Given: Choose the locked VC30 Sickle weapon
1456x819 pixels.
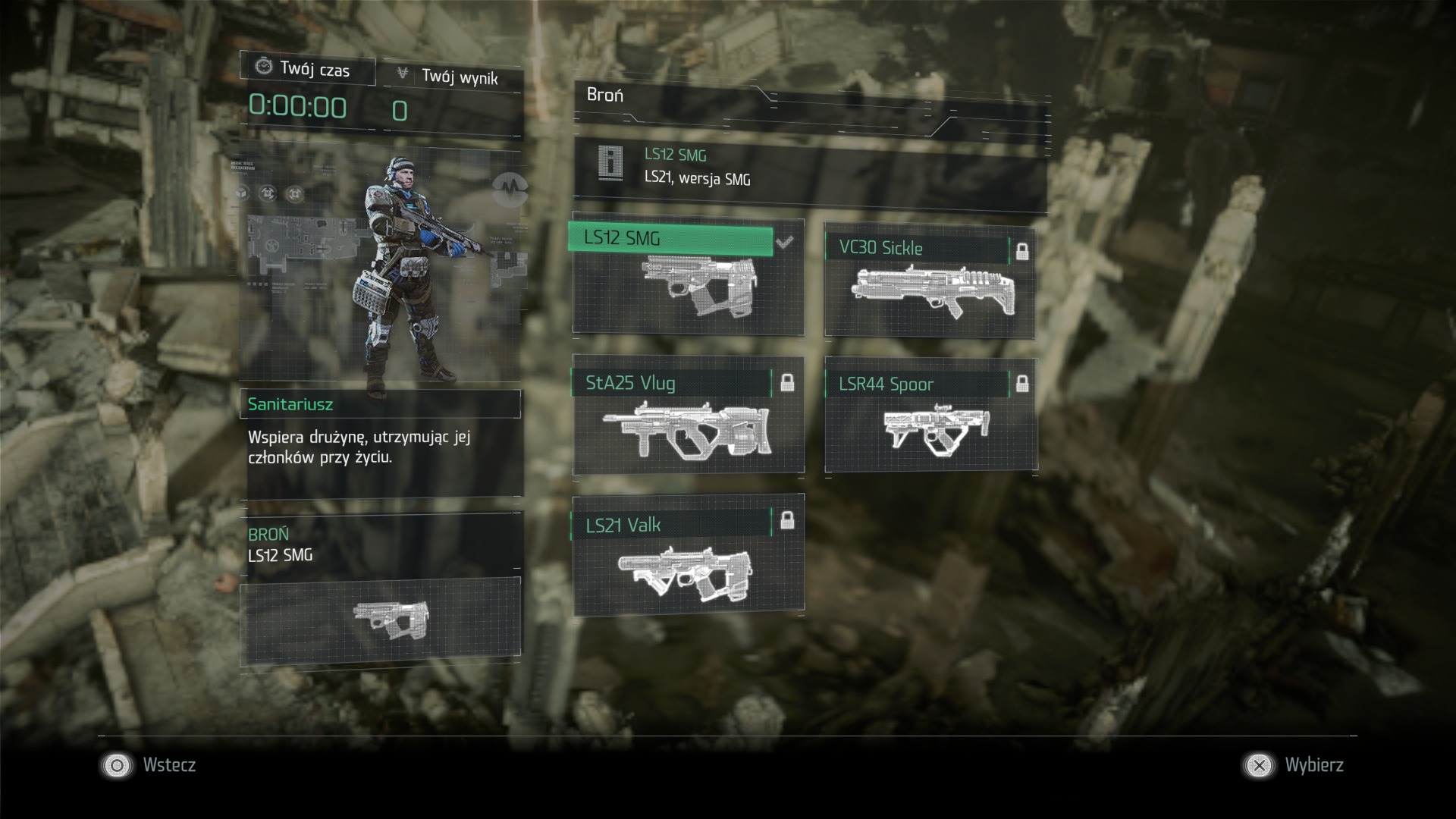Looking at the screenshot, I should tap(930, 282).
